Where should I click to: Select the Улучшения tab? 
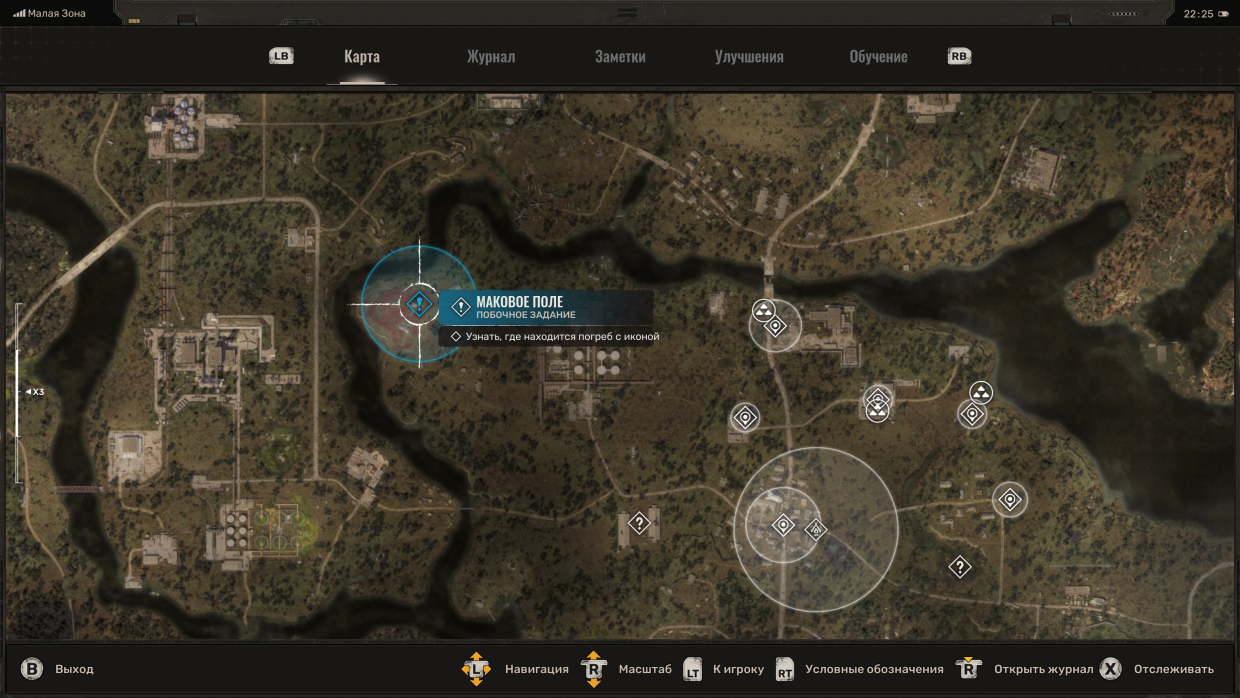coord(749,57)
